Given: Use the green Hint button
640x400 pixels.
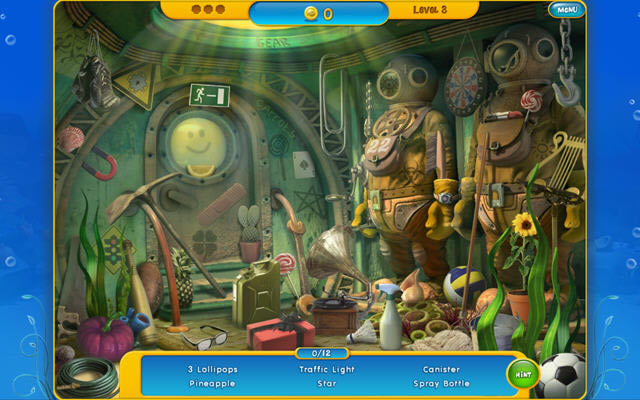Looking at the screenshot, I should click(x=522, y=375).
